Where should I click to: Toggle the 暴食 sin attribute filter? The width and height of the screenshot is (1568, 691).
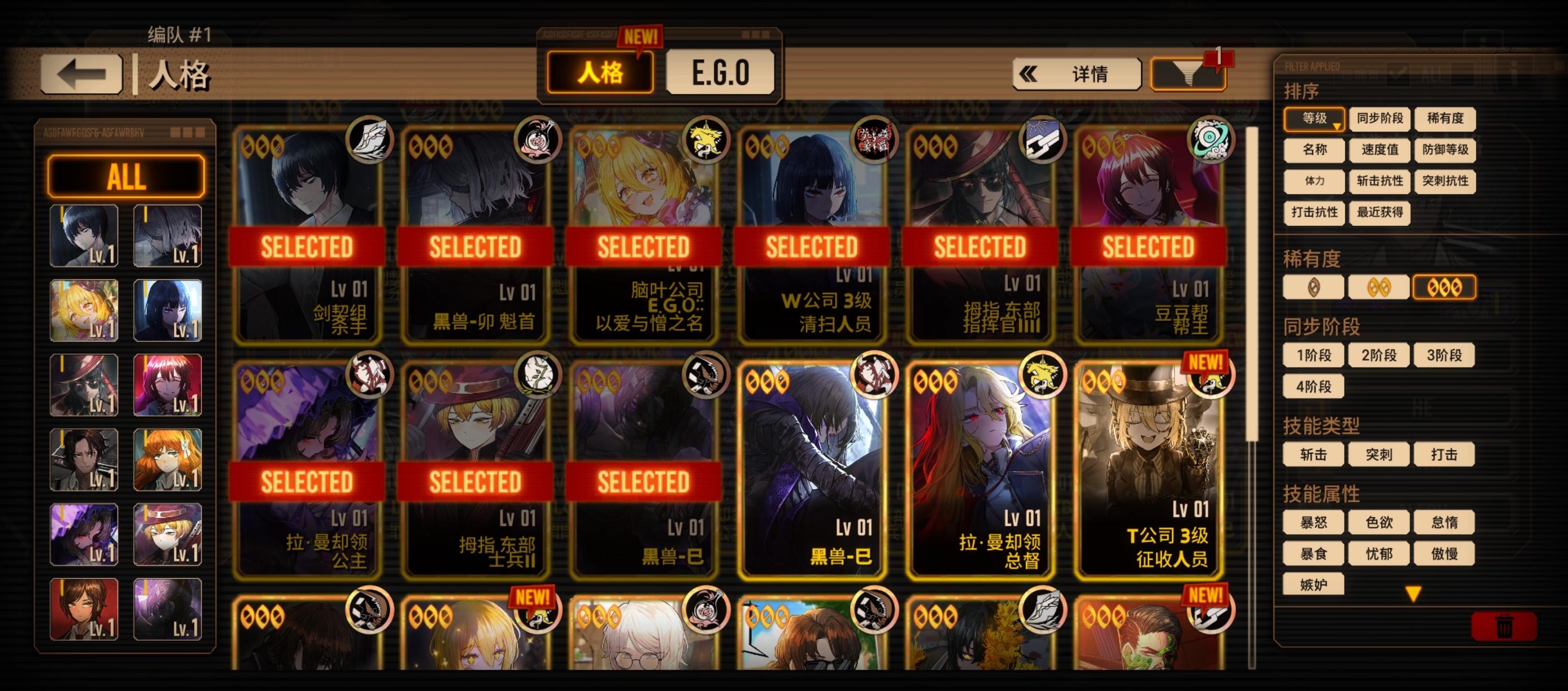coord(1313,554)
